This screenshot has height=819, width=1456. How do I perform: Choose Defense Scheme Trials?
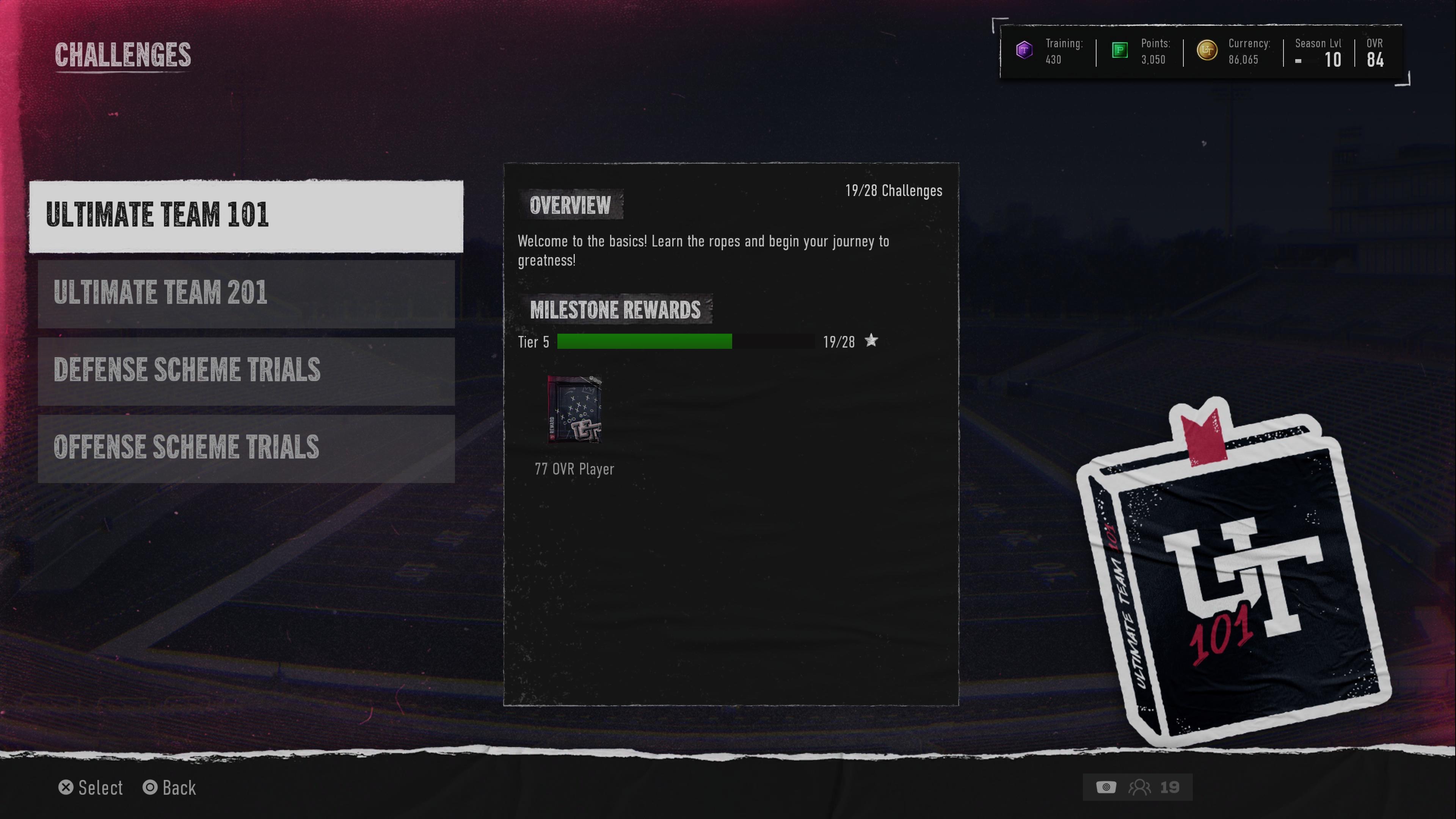pos(246,371)
